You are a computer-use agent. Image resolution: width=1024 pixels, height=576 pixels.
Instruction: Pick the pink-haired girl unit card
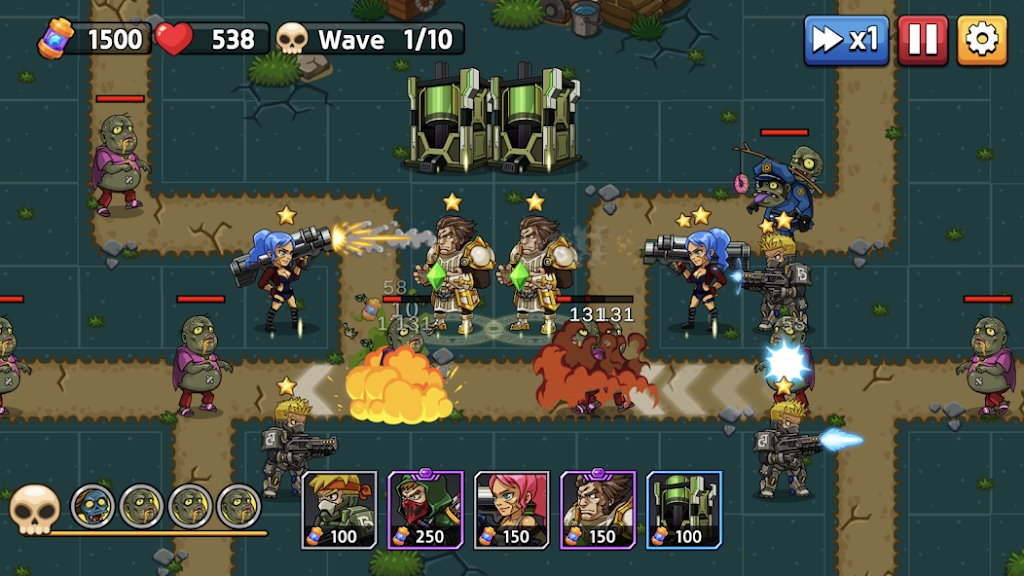[512, 510]
